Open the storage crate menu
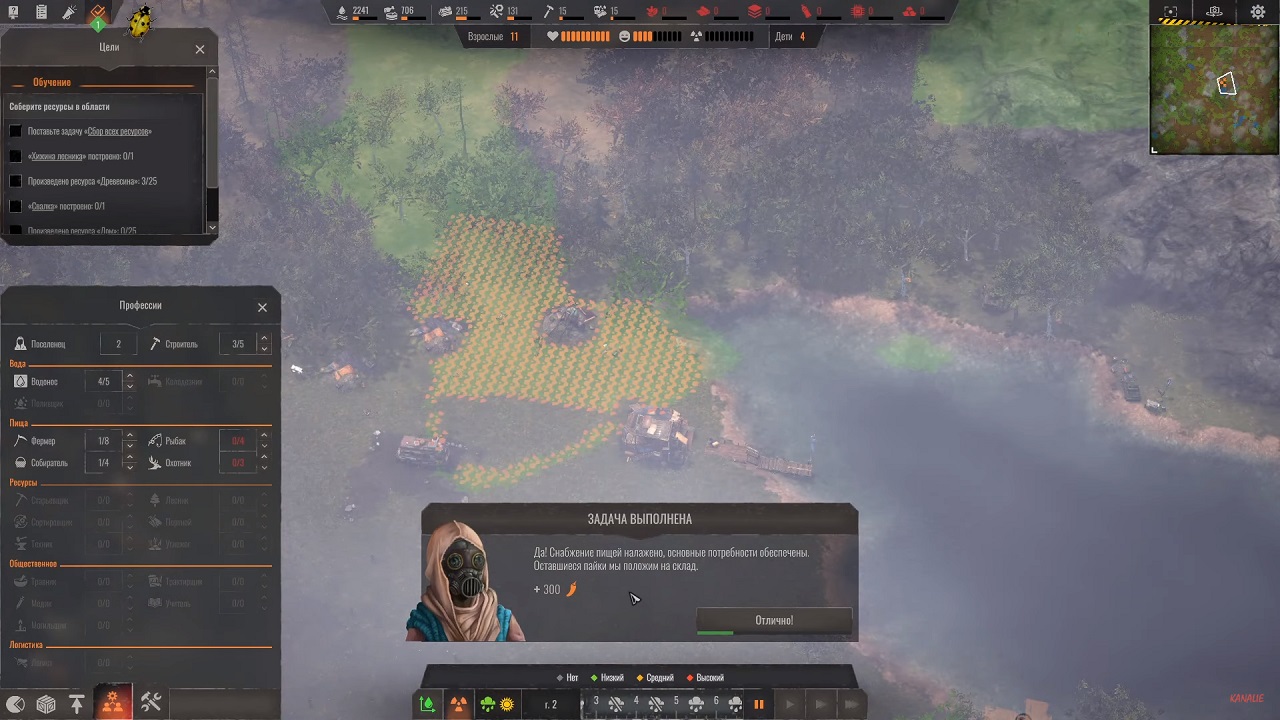Screen dimensions: 1280x720 [x=46, y=703]
